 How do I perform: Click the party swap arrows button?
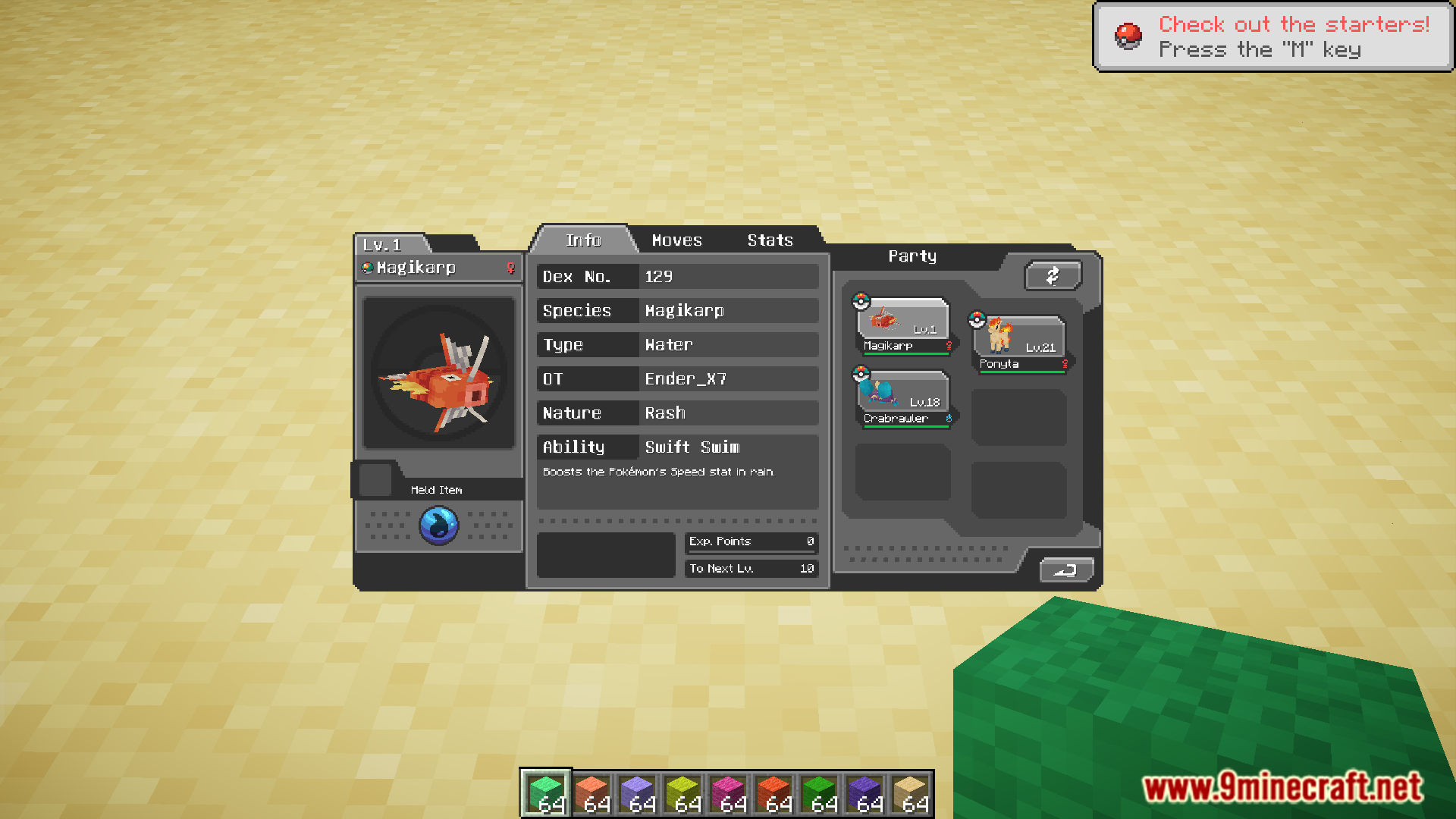(x=1053, y=276)
